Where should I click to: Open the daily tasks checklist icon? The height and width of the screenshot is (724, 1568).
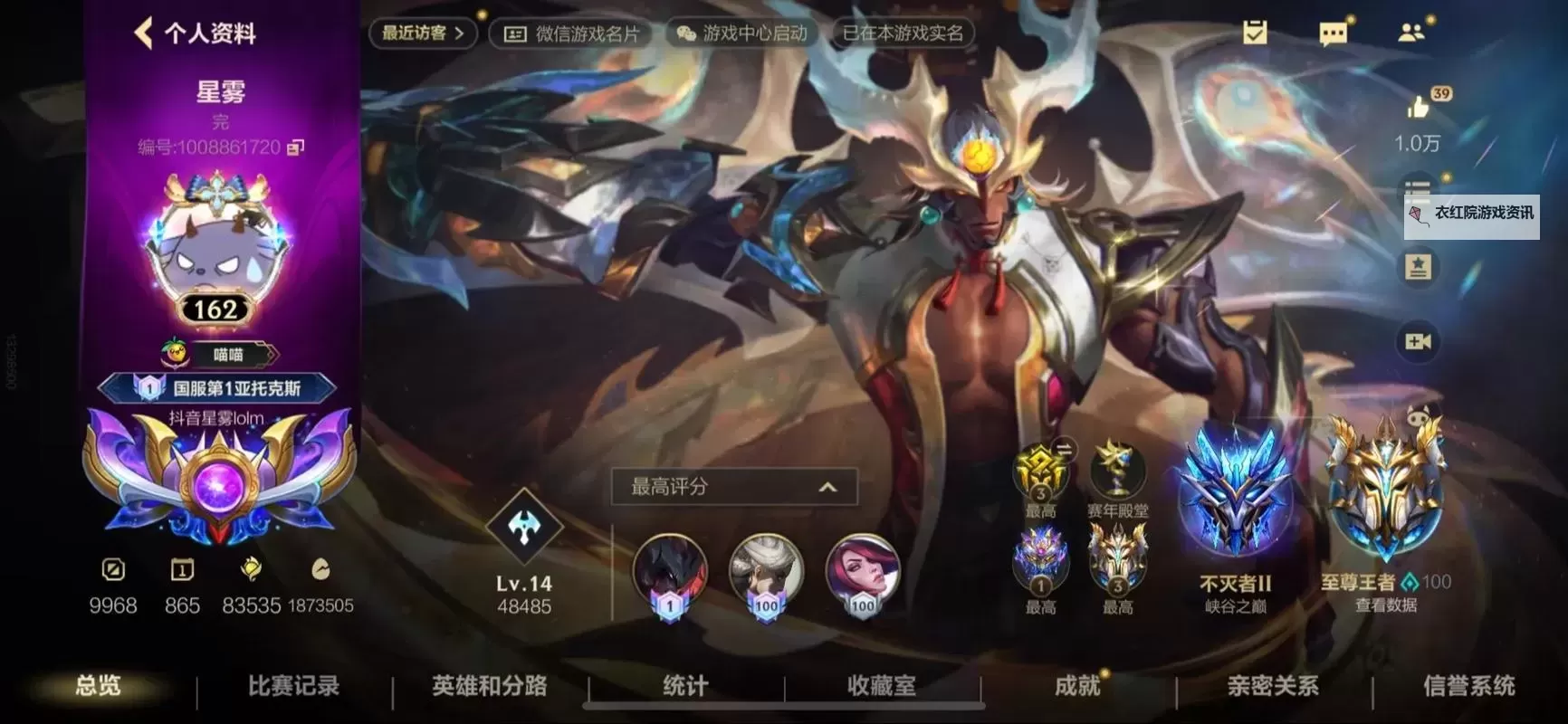point(1255,32)
